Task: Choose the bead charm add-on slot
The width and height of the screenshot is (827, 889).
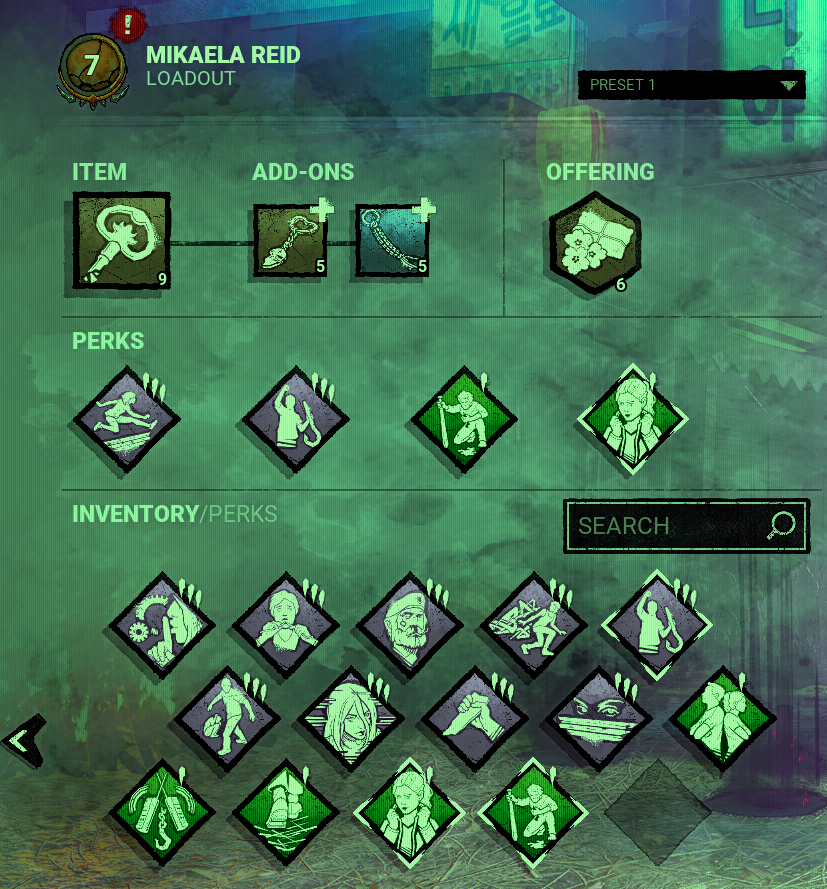Action: [x=291, y=241]
